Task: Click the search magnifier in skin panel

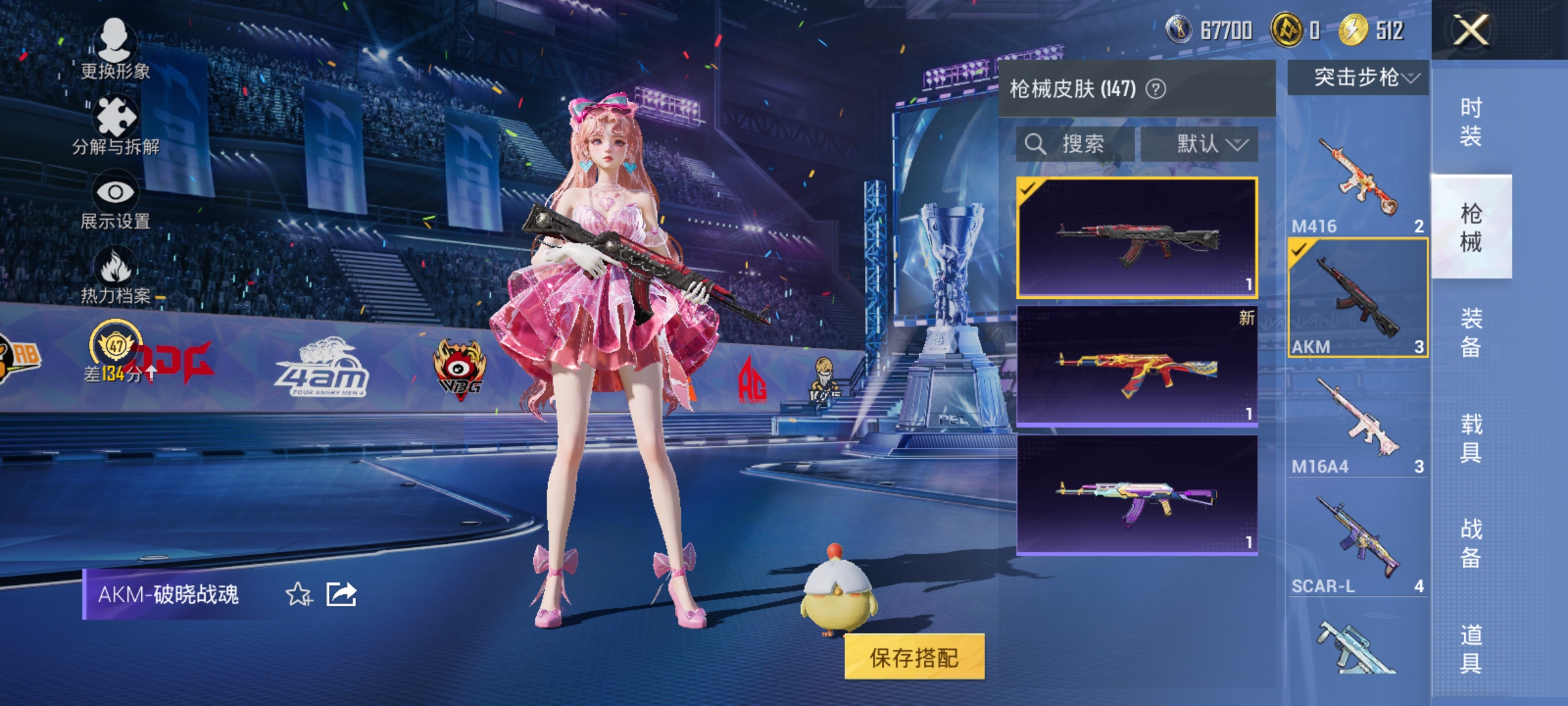Action: [x=1036, y=144]
